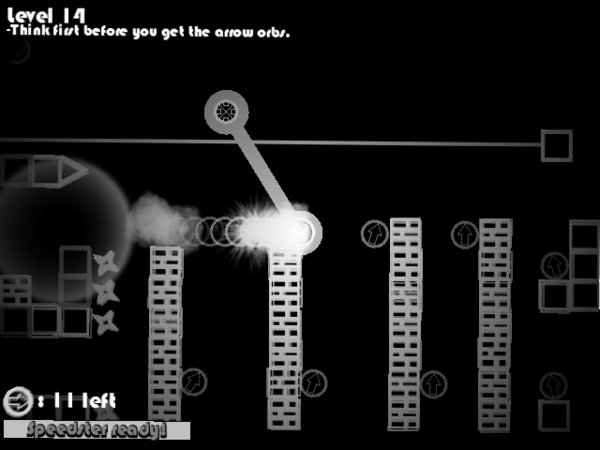This screenshot has height=450, width=600.
Task: Click the arrow orb counter icon
Action: pyautogui.click(x=16, y=402)
